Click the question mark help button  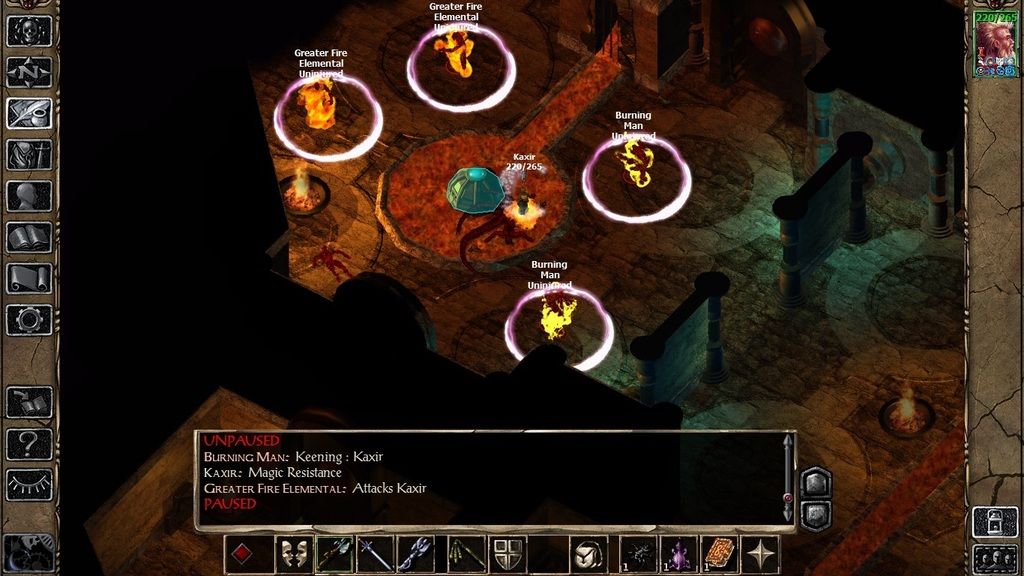pos(29,443)
